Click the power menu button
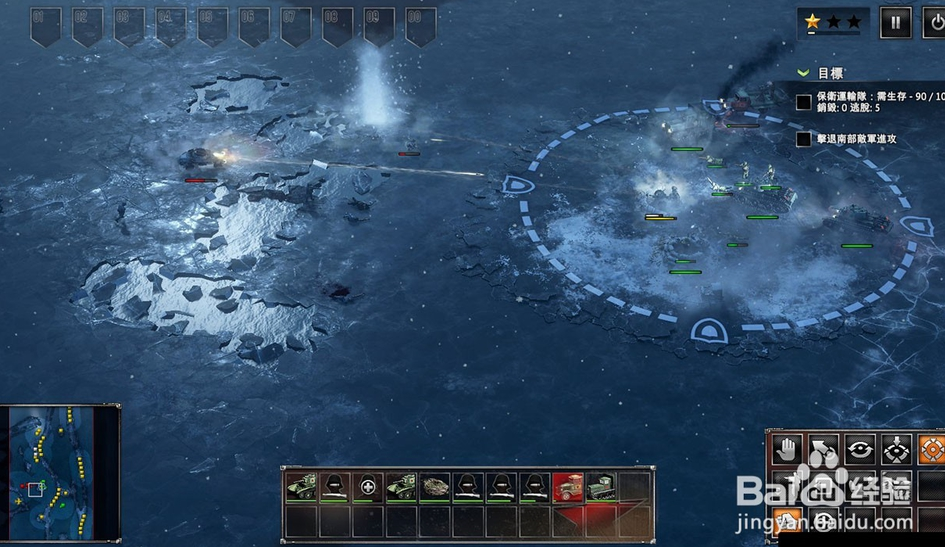This screenshot has height=547, width=945. (x=935, y=22)
